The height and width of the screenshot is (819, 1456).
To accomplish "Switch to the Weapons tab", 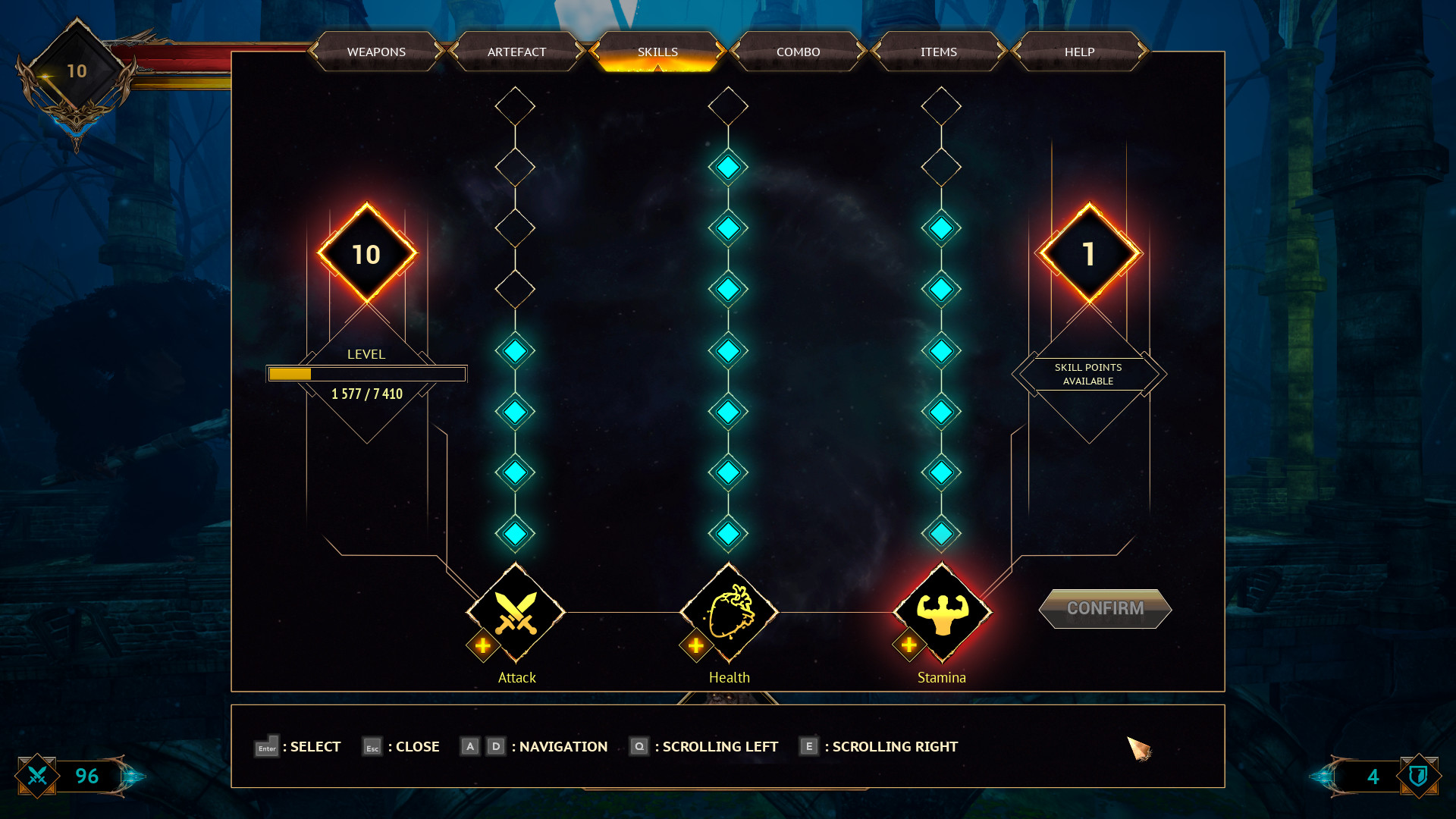I will click(x=375, y=52).
